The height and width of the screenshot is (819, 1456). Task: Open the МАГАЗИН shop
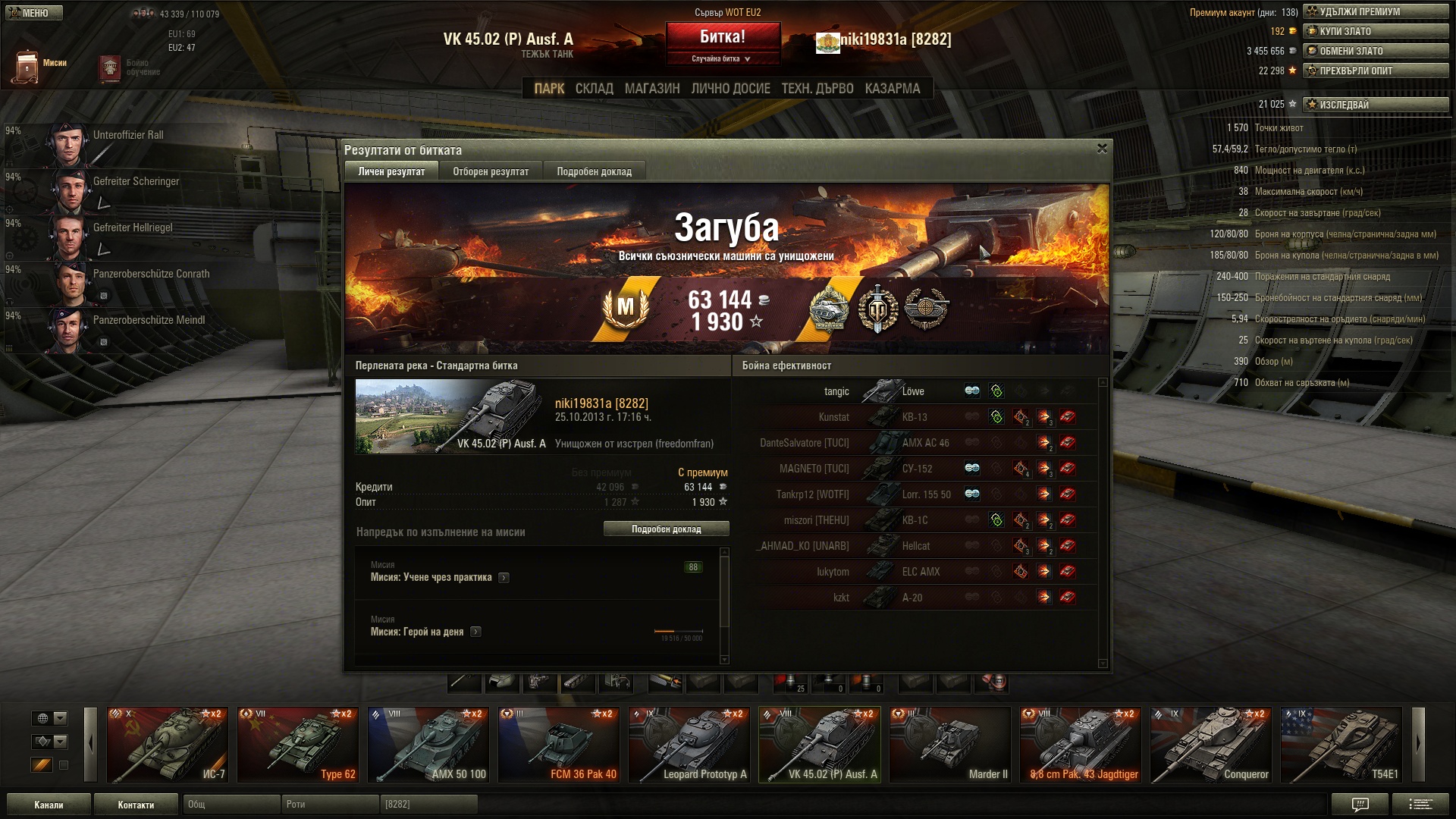tap(652, 89)
